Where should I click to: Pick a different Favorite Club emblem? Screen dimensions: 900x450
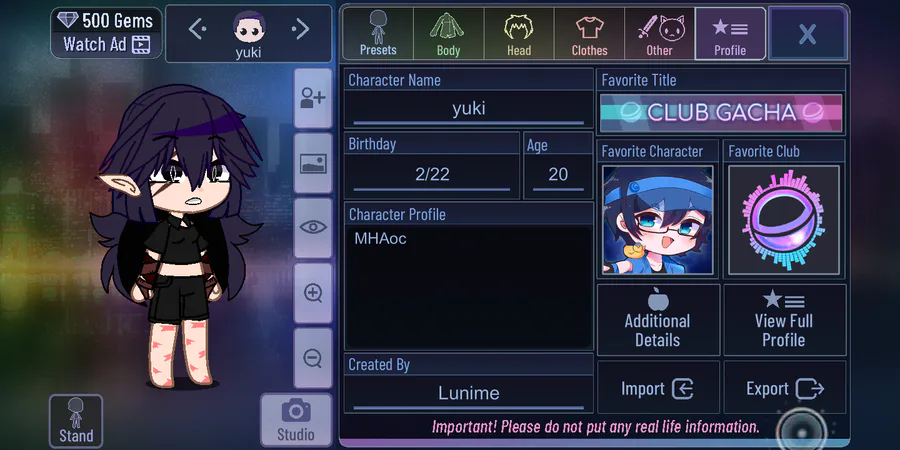pos(784,220)
